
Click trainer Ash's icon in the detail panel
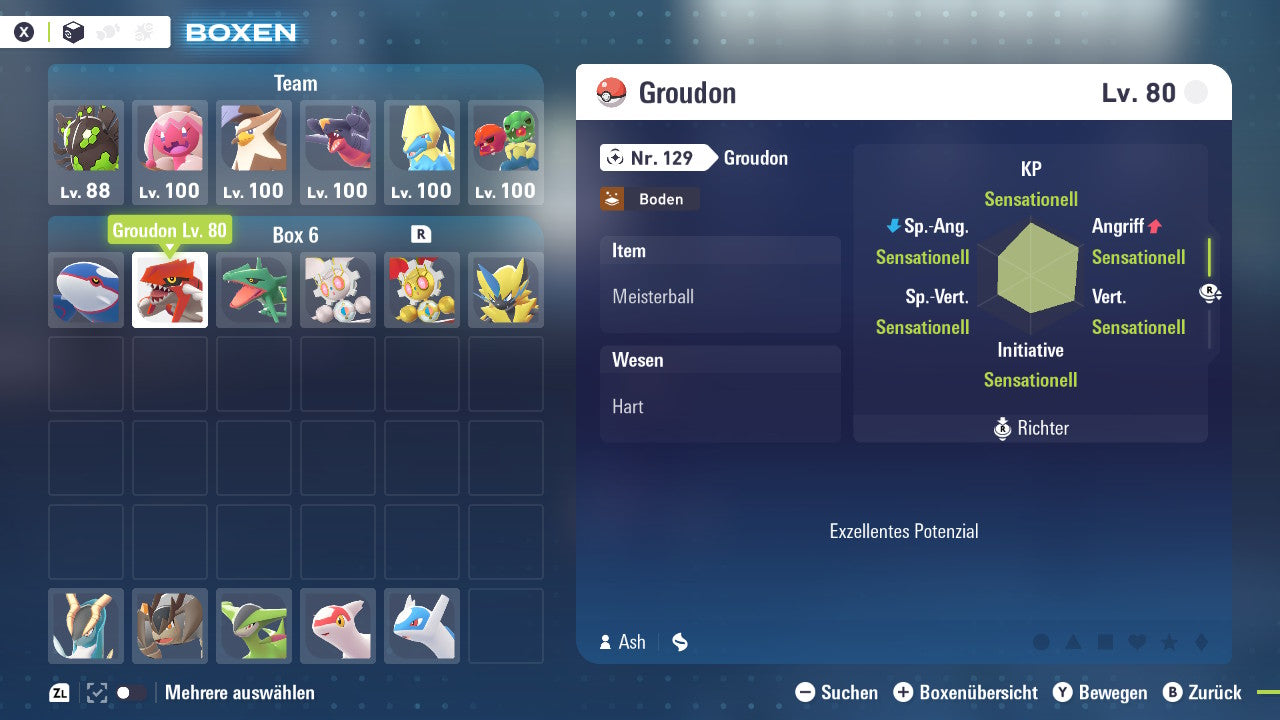(x=604, y=642)
